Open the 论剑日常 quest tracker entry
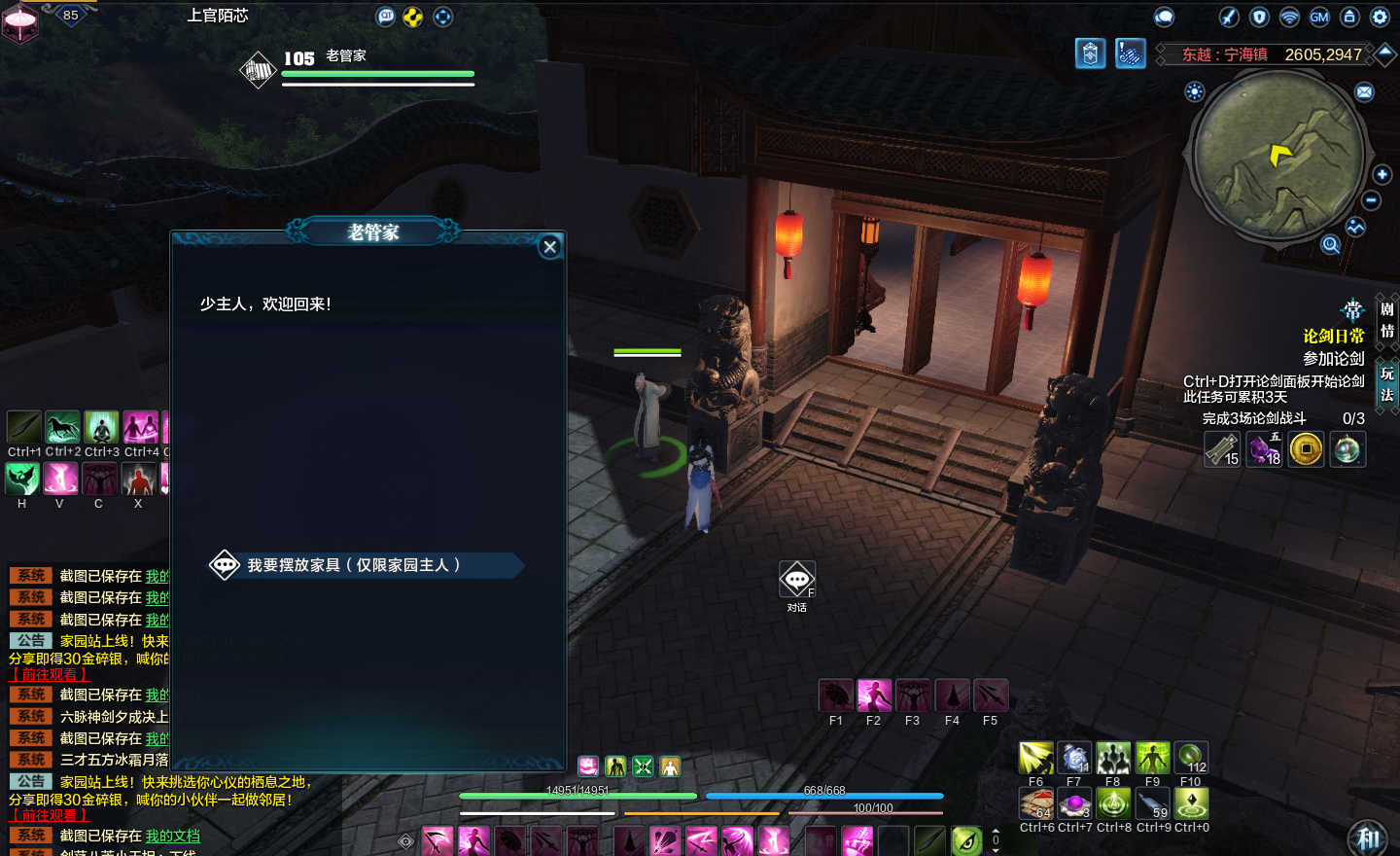Screen dimensions: 1400x856 [x=1333, y=337]
